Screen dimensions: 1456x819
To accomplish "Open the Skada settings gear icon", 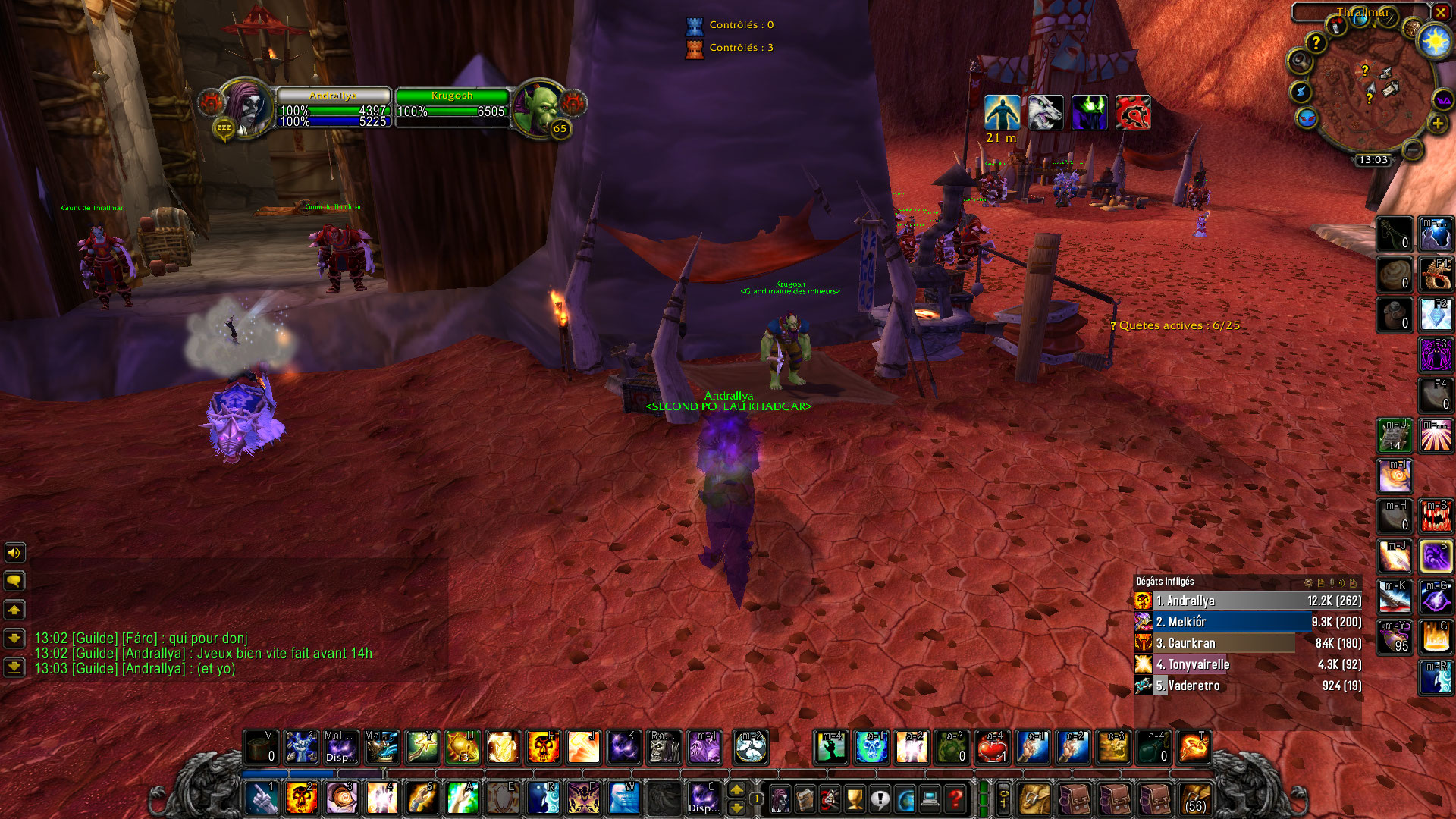I will [1307, 582].
